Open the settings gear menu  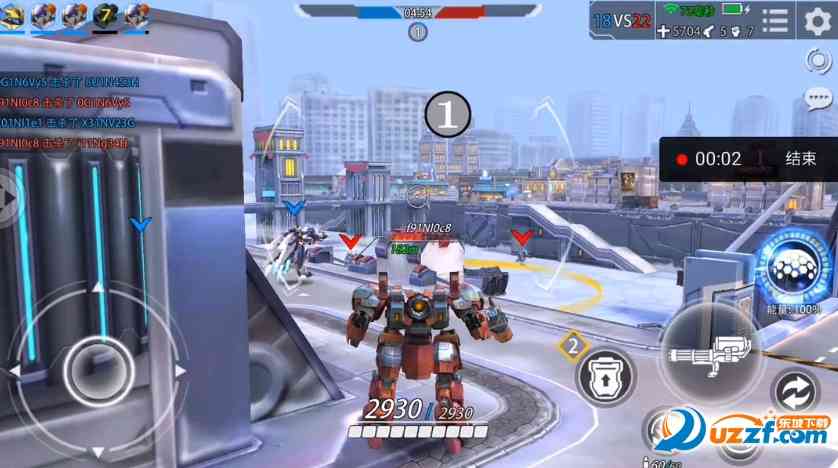(818, 22)
